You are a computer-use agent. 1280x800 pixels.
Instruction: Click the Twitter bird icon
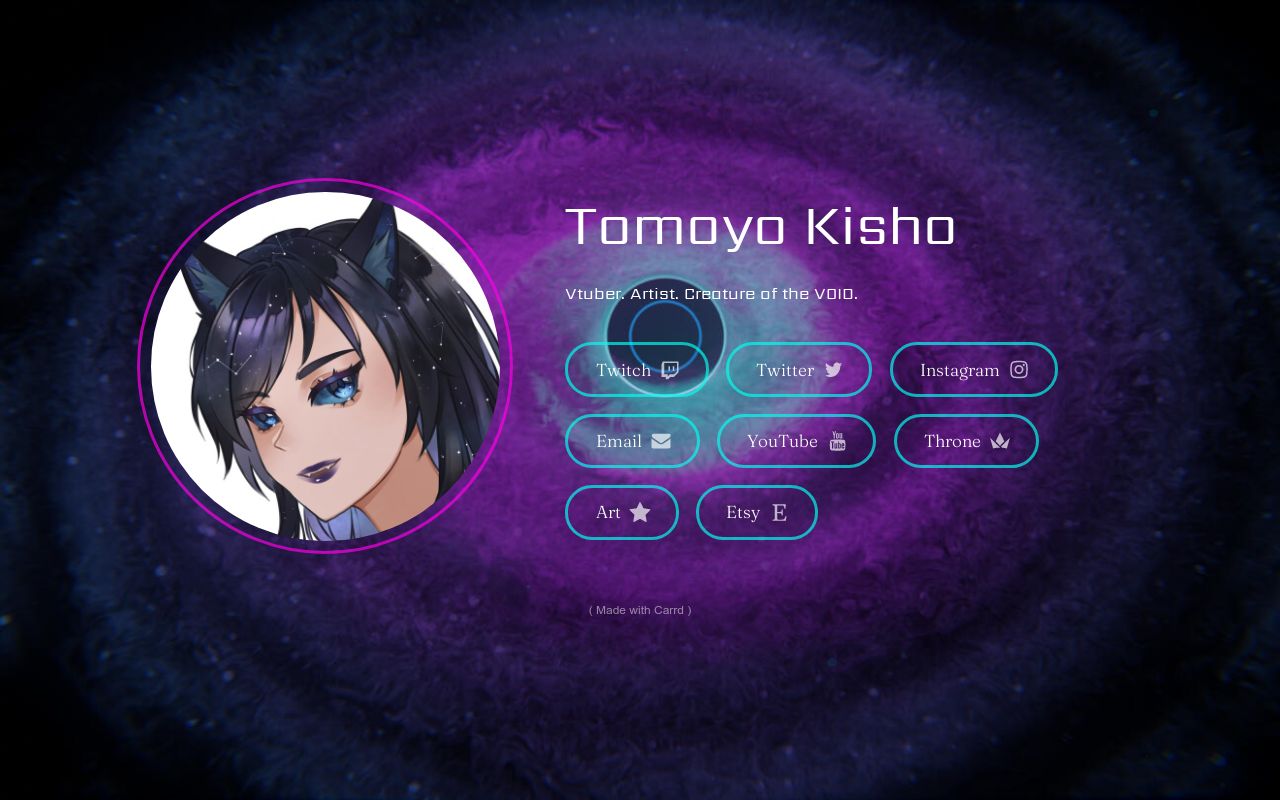833,369
